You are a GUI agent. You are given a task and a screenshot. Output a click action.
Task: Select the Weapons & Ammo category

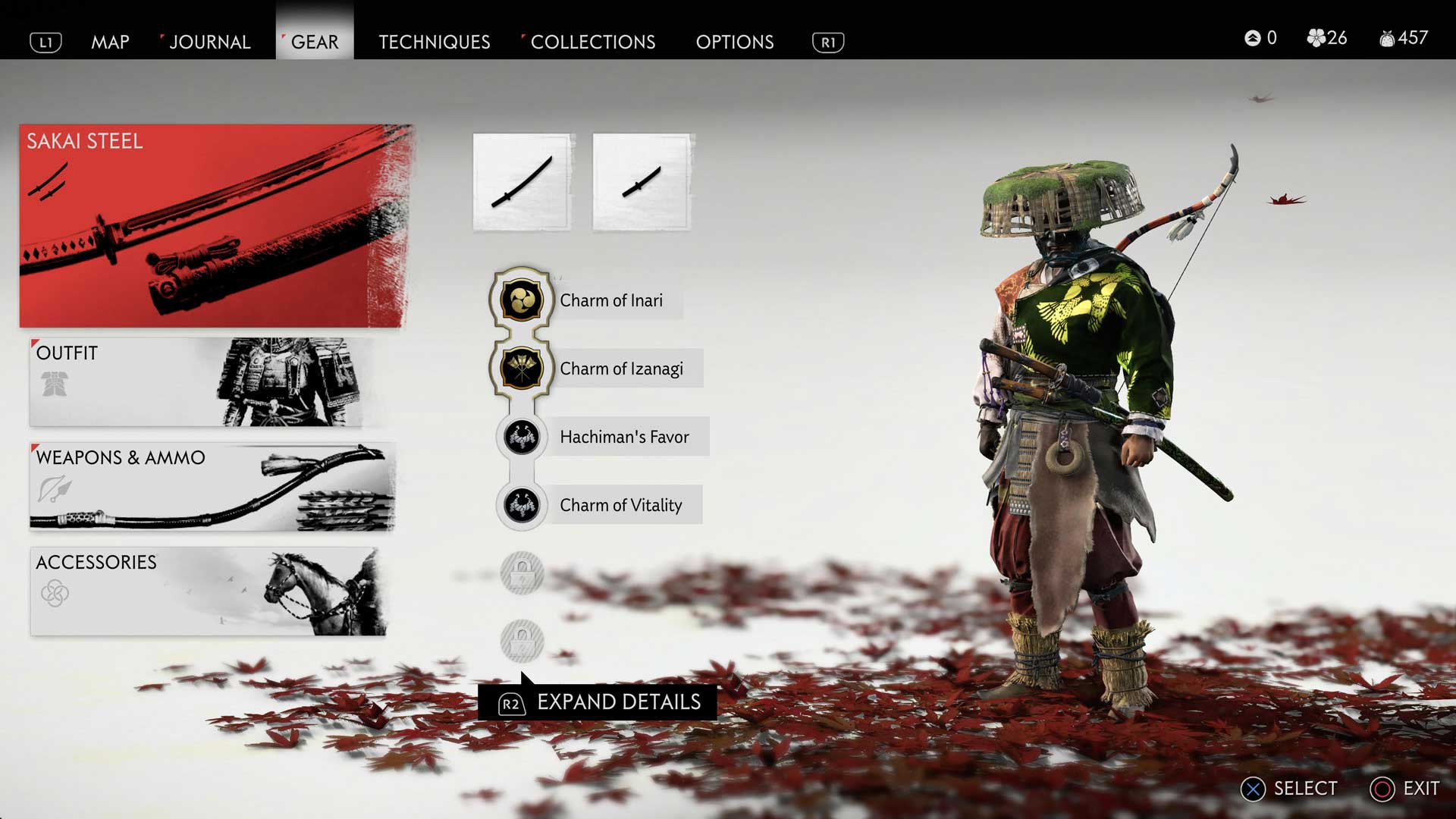click(209, 488)
